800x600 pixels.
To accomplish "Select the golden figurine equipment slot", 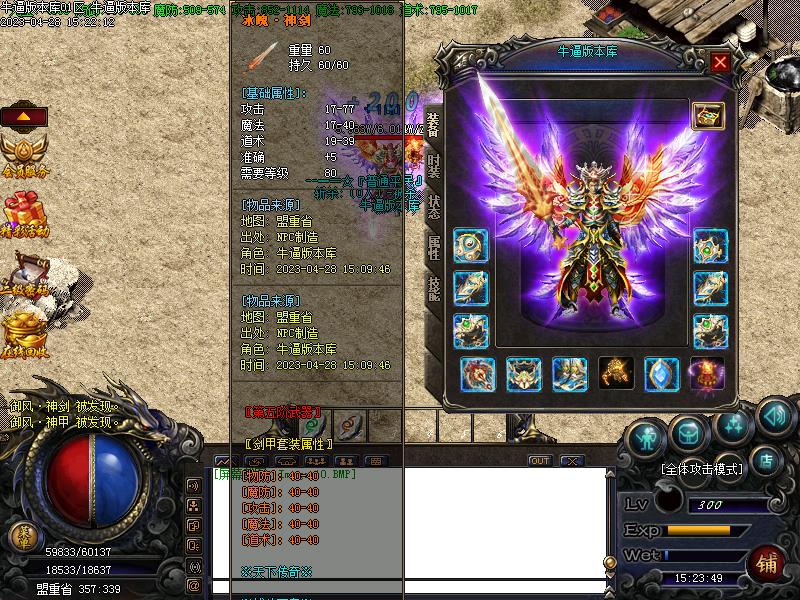I will coord(615,374).
